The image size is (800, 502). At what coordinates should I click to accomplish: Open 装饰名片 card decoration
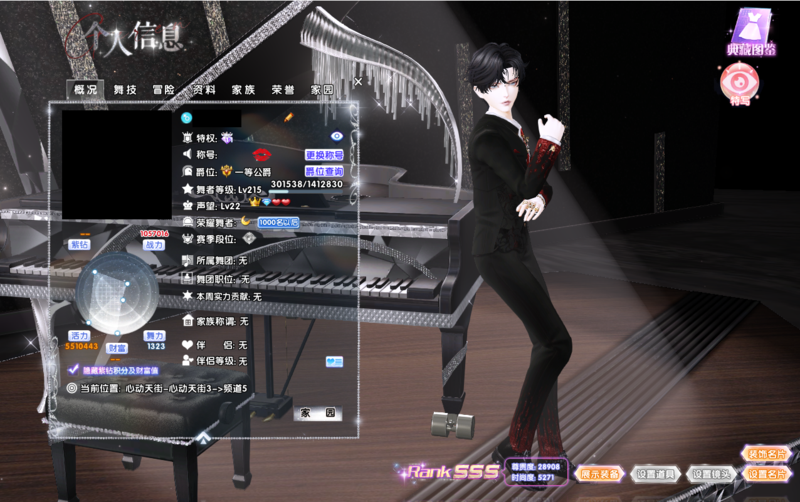pos(766,454)
